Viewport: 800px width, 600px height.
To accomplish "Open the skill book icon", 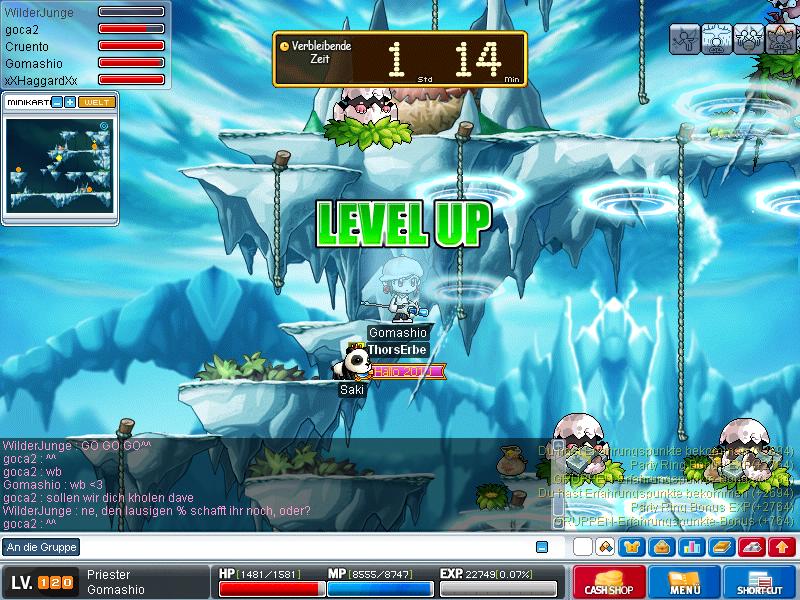I will pos(720,547).
